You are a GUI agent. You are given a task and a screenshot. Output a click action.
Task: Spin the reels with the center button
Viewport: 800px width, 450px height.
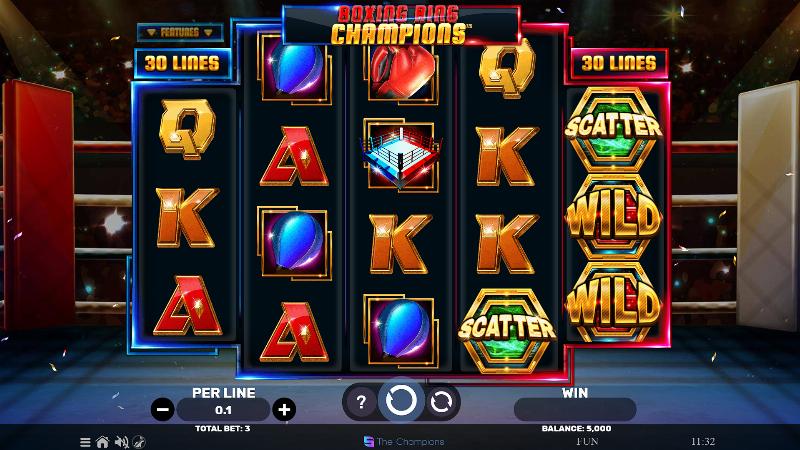coord(401,402)
